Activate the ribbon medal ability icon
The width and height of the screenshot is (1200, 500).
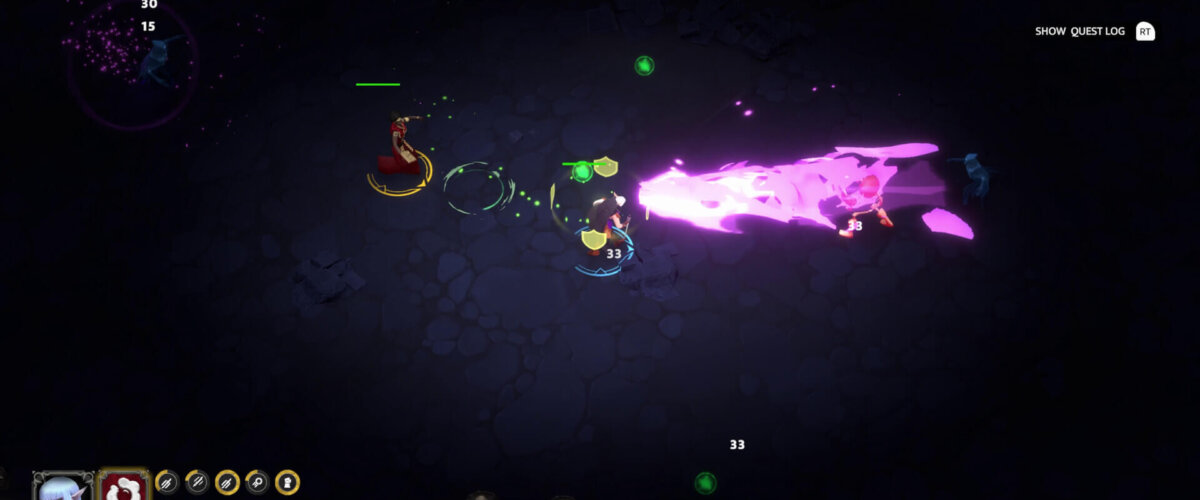(x=257, y=483)
